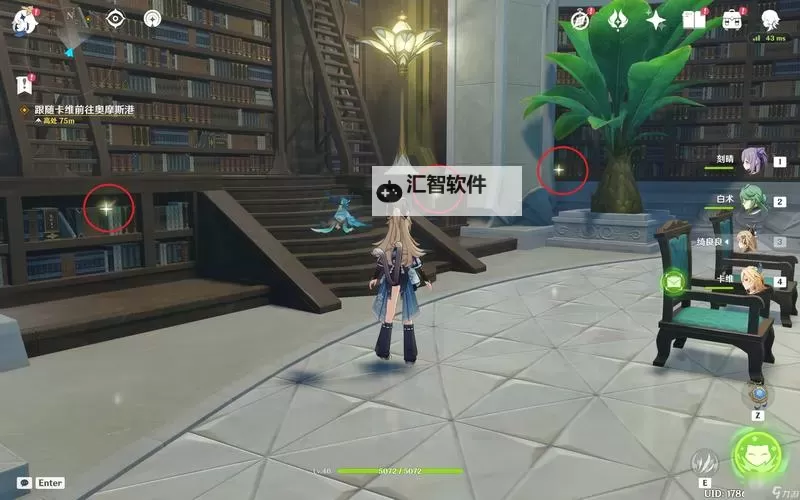
Task: Open the events compass icon
Action: point(580,19)
